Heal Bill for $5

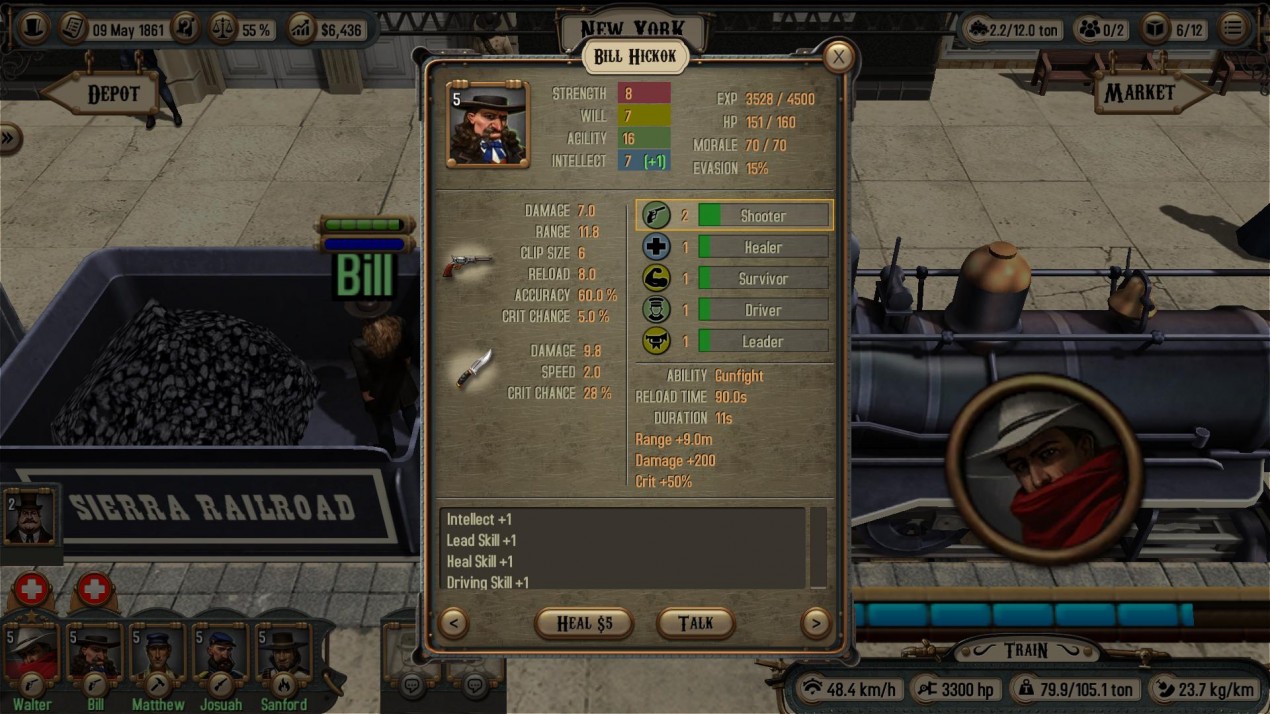(x=584, y=623)
